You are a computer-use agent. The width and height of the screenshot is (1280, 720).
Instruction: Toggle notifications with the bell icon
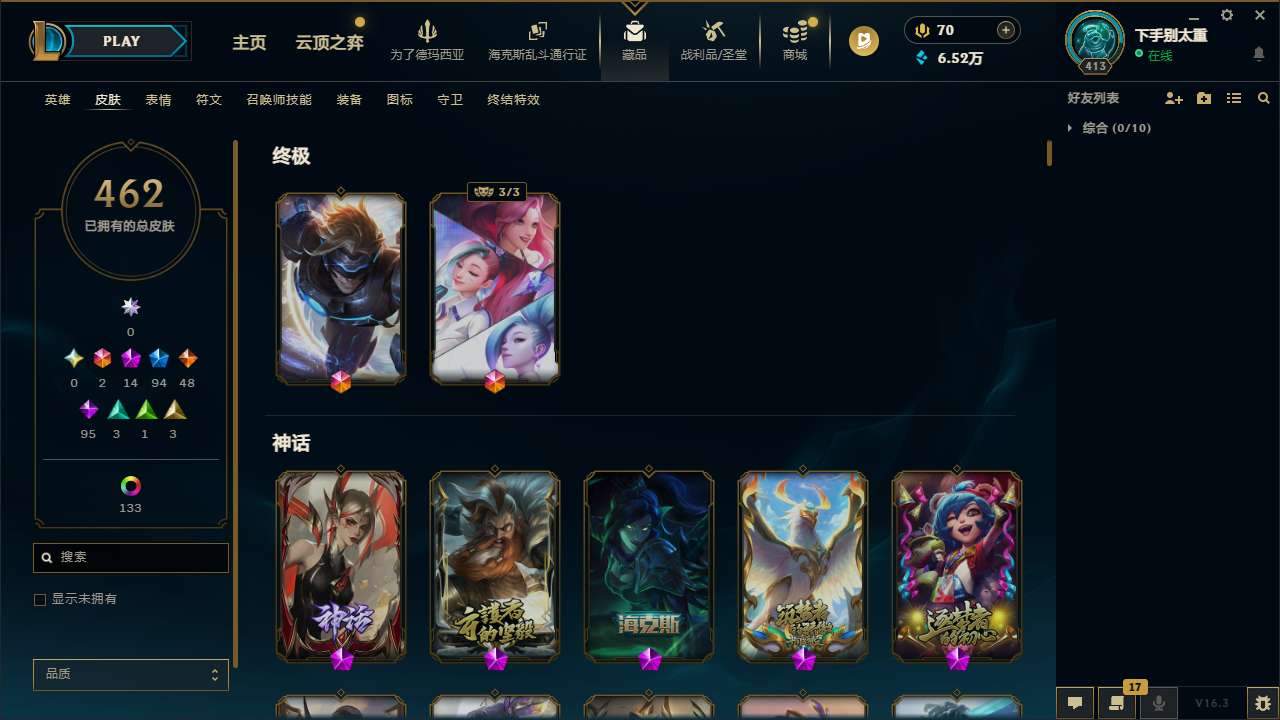tap(1258, 56)
